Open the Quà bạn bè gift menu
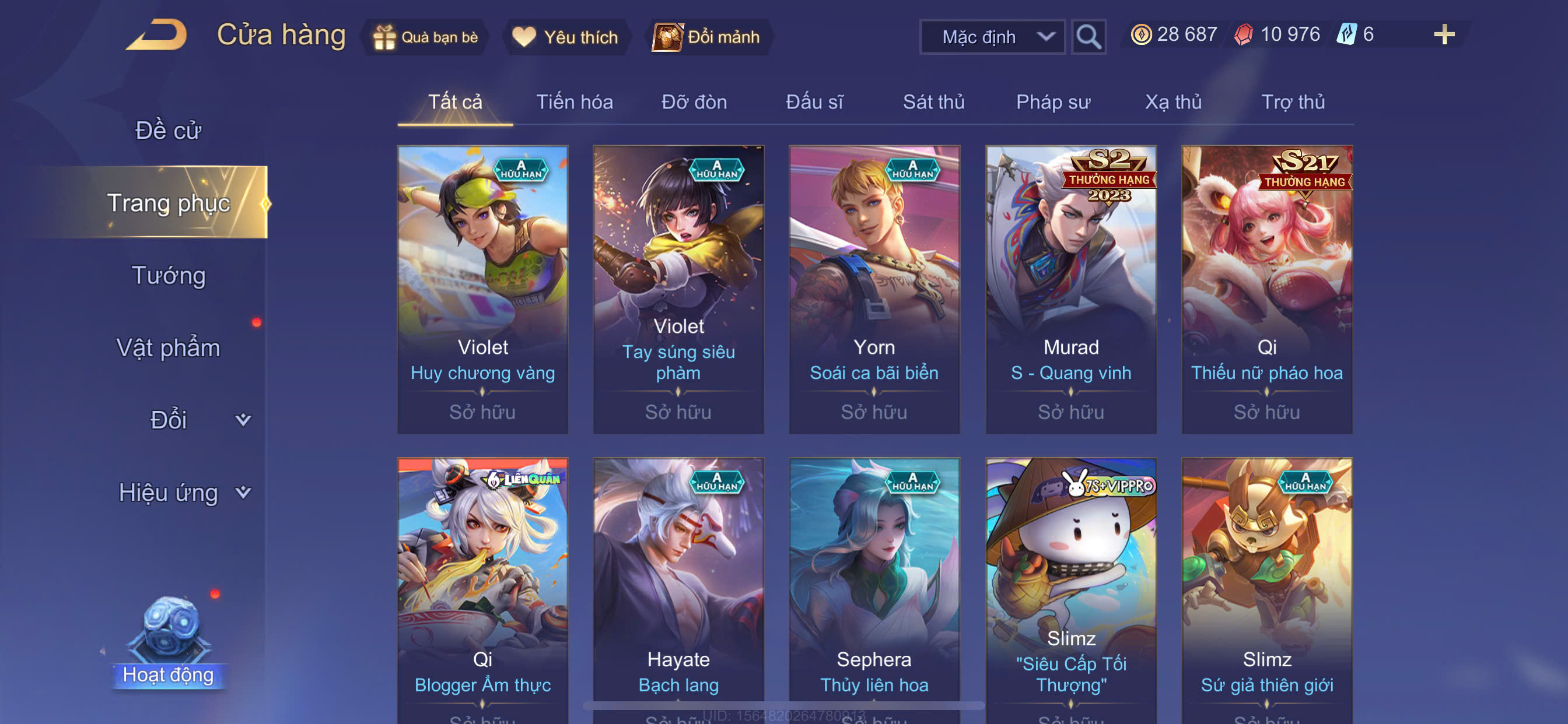This screenshot has height=724, width=1568. tap(426, 37)
